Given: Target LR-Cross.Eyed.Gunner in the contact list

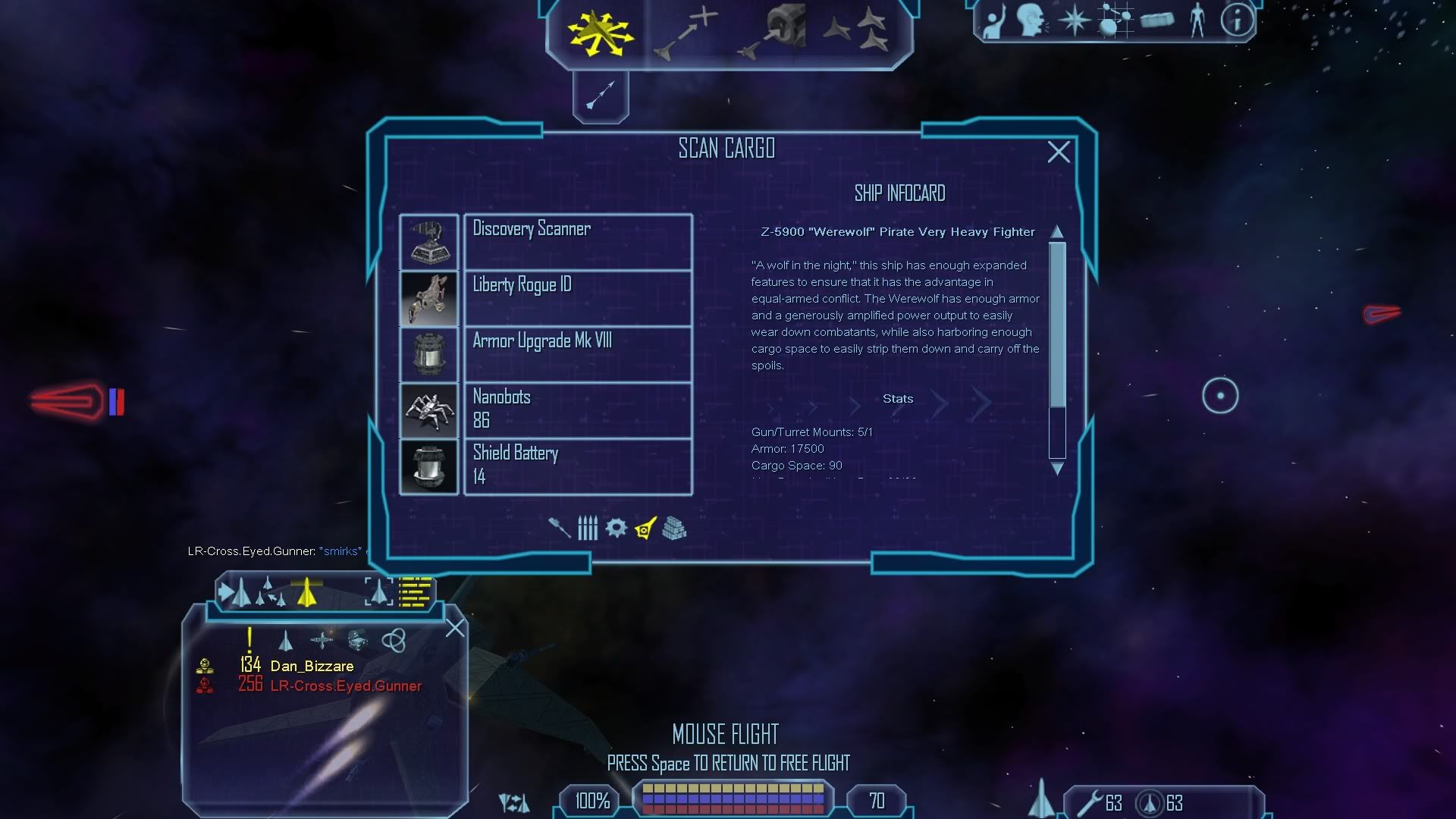Looking at the screenshot, I should tap(346, 686).
